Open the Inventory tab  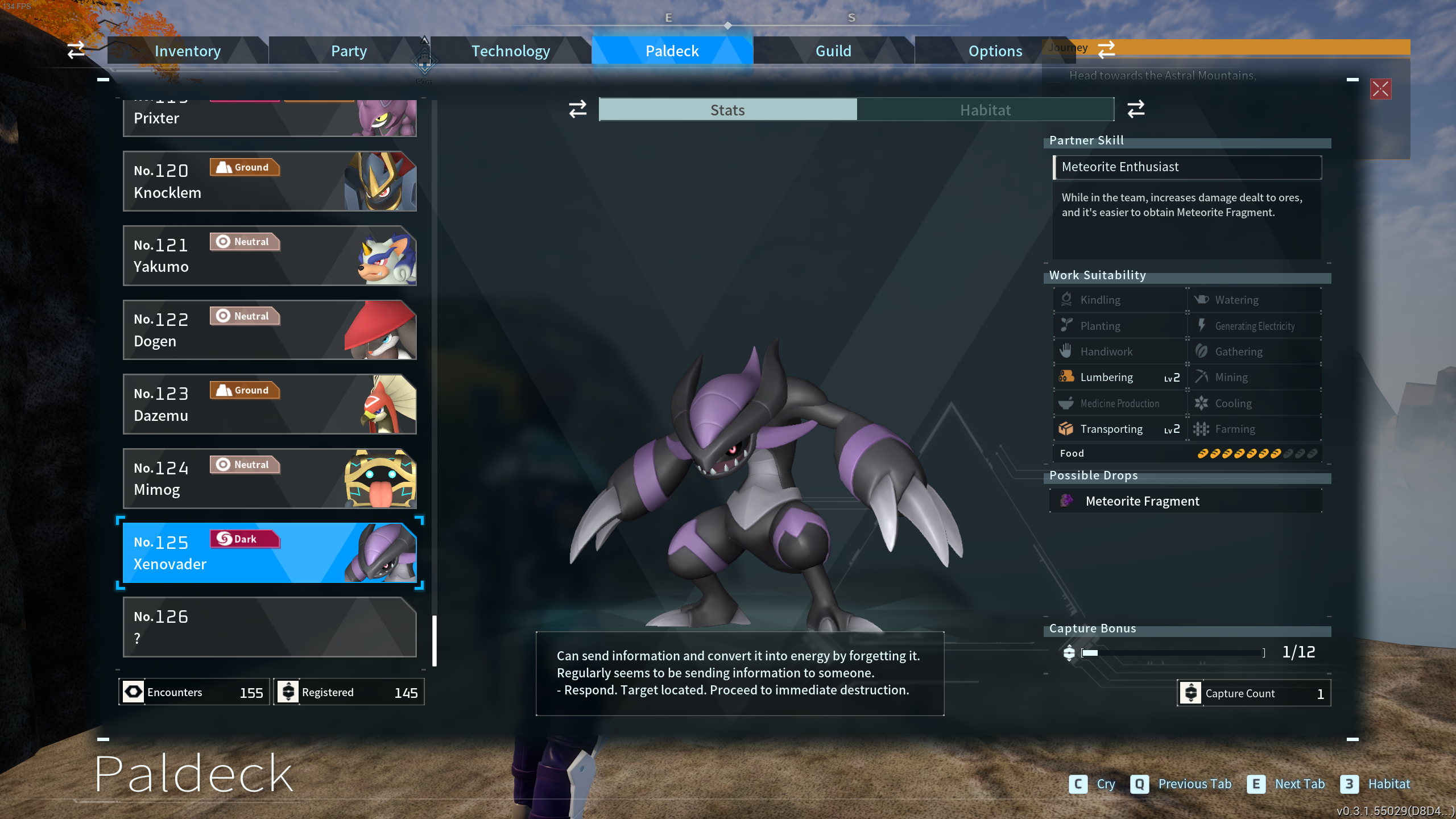[x=188, y=51]
